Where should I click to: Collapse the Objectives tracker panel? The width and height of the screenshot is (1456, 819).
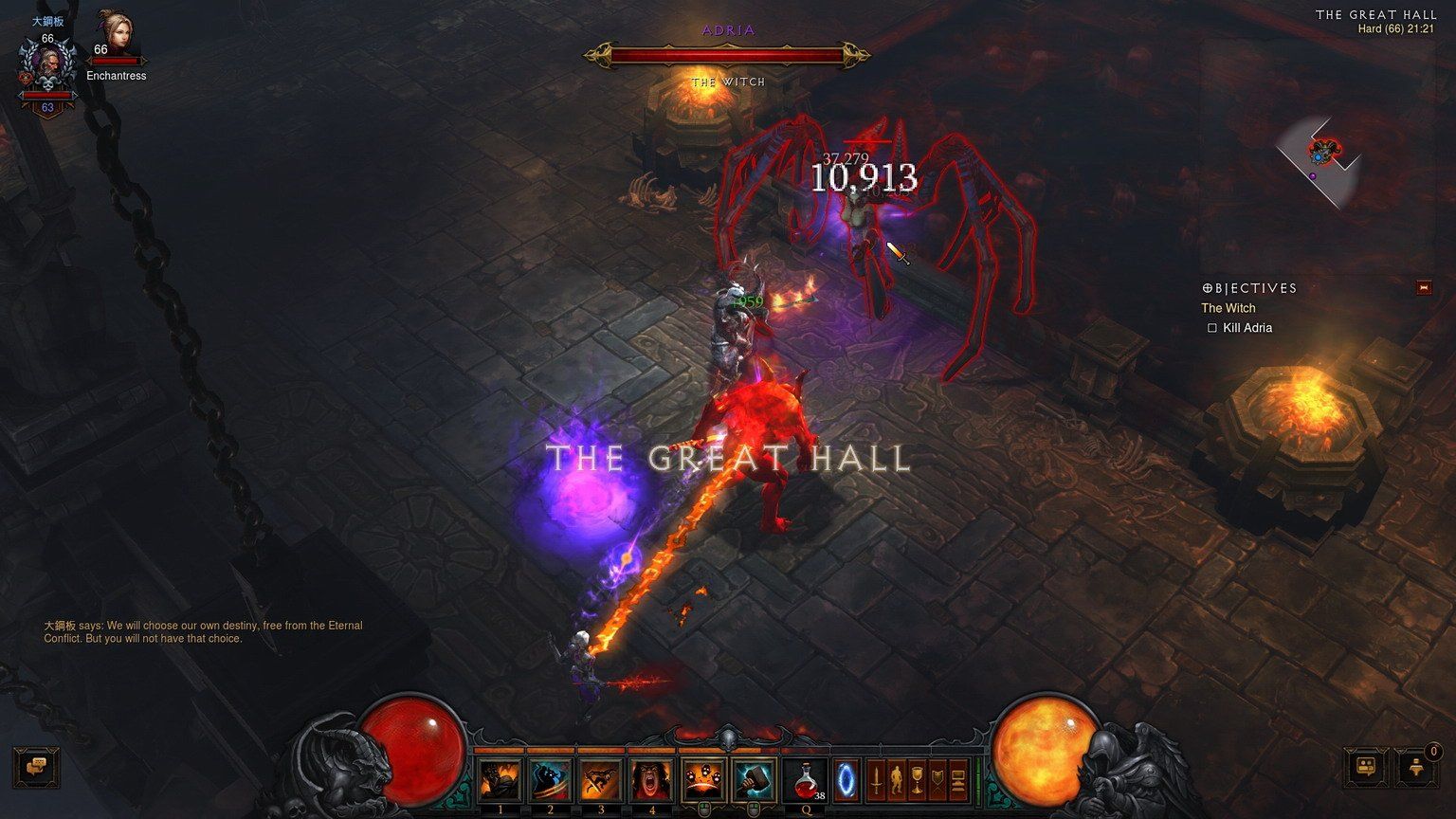click(1424, 288)
